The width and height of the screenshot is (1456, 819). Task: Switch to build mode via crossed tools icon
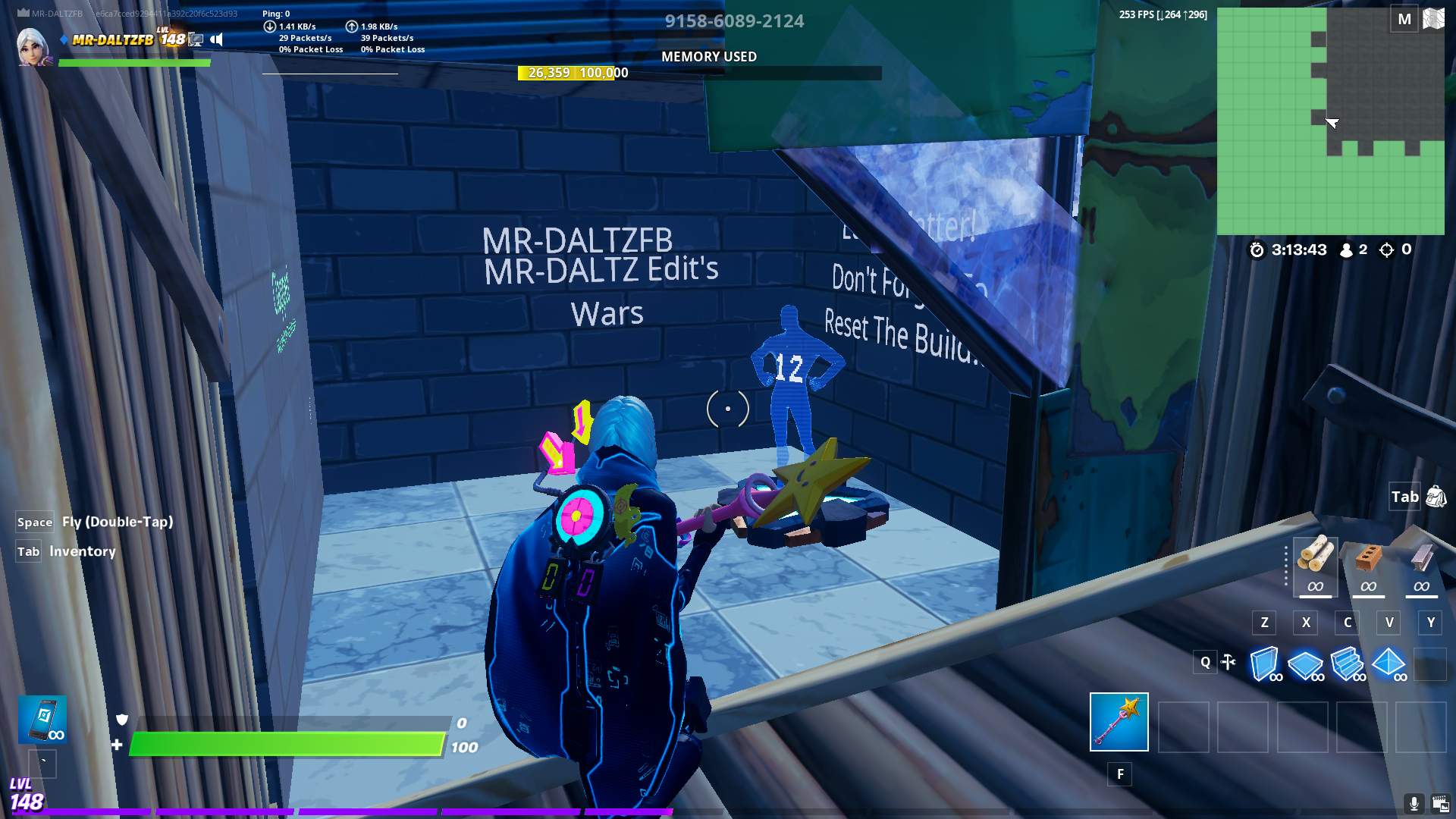tap(1228, 662)
